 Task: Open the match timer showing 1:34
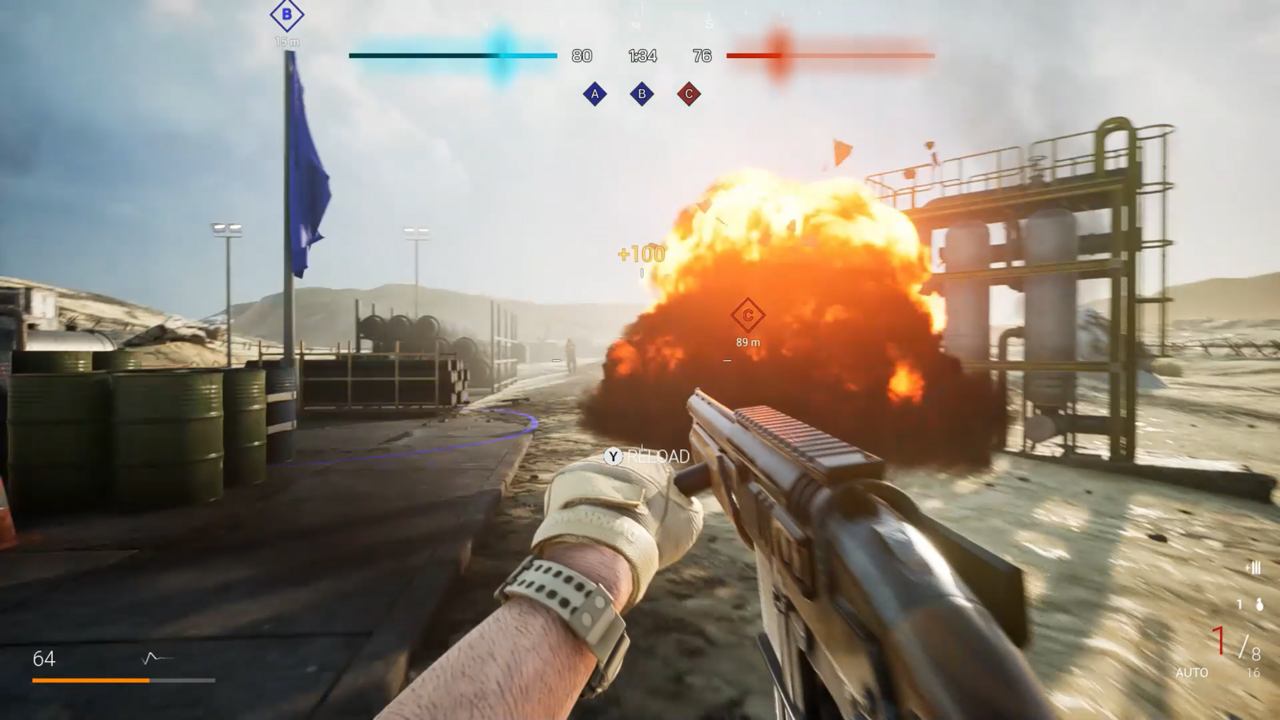(641, 56)
